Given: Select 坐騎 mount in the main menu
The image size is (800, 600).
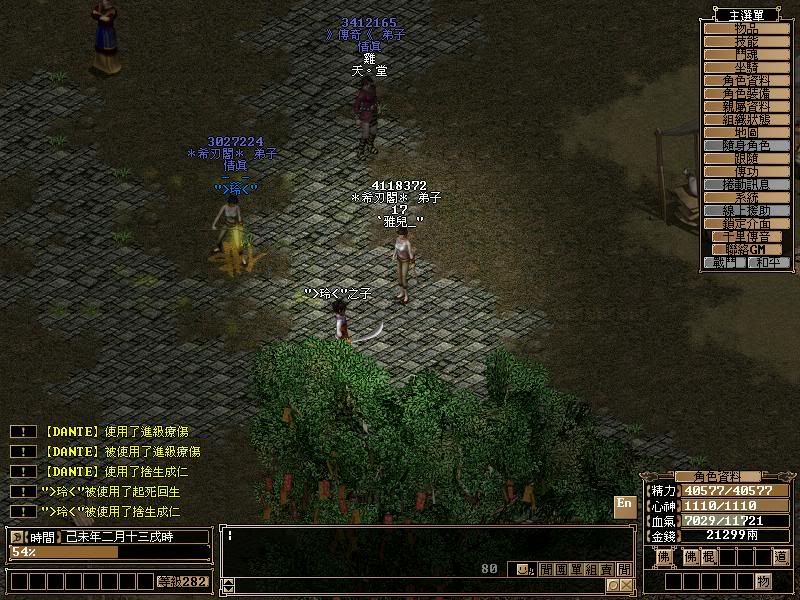Looking at the screenshot, I should coord(746,68).
